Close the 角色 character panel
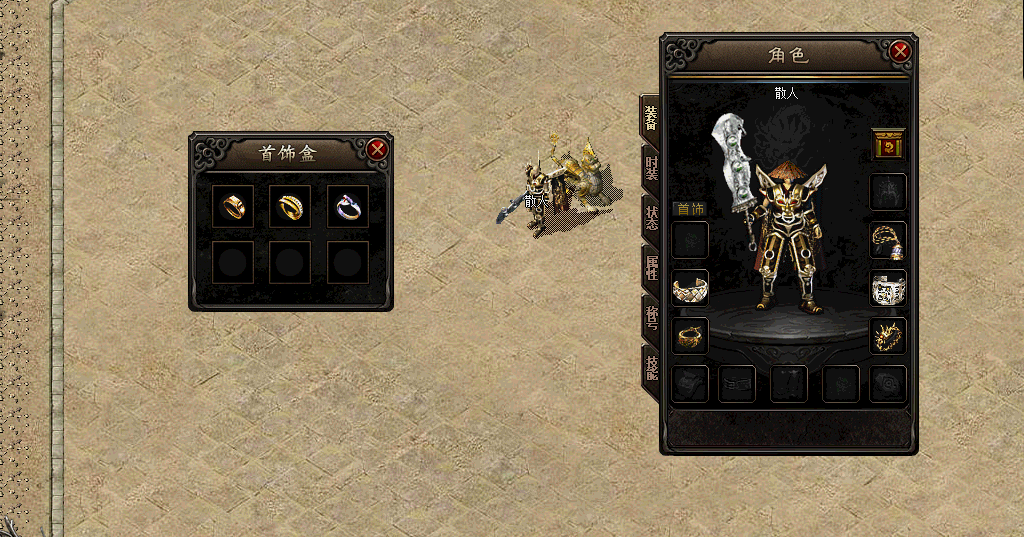Image resolution: width=1024 pixels, height=537 pixels. click(900, 51)
